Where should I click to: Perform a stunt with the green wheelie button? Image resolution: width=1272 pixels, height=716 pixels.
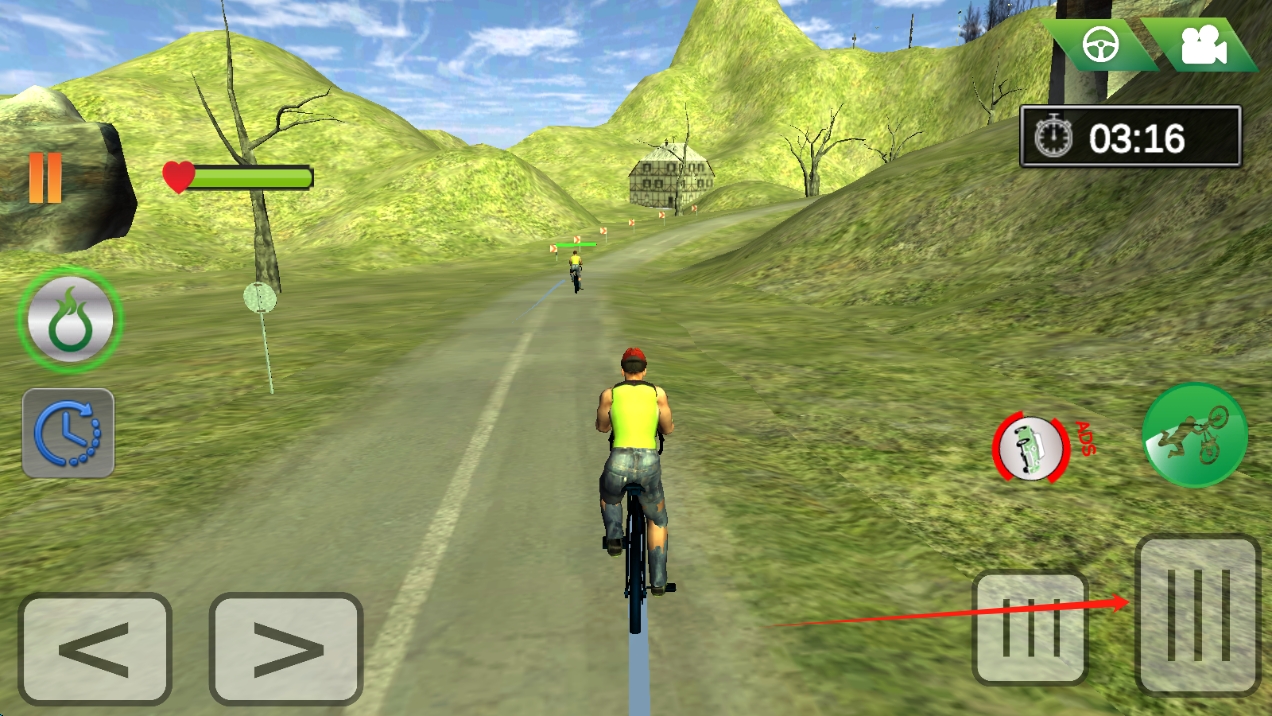1194,435
